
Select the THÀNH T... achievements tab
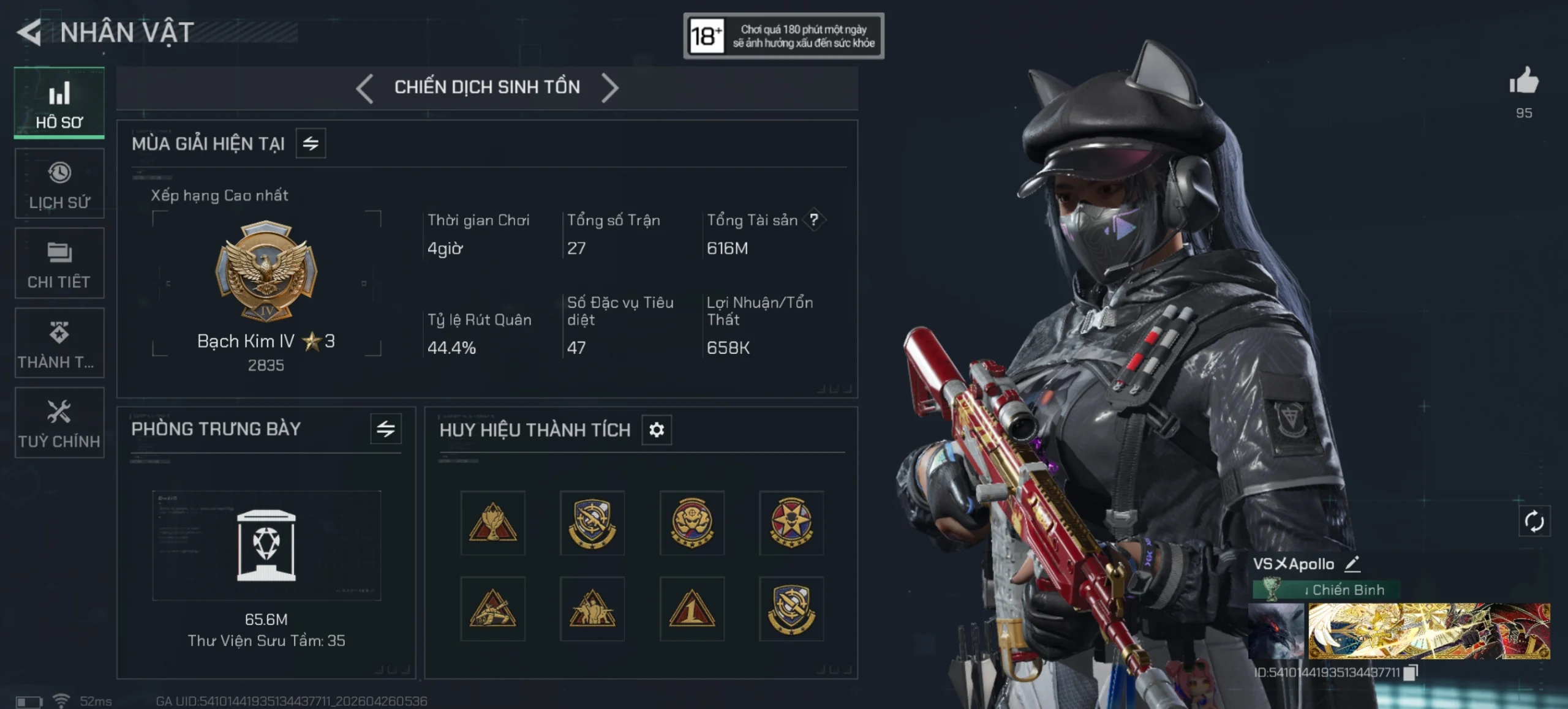[x=59, y=343]
